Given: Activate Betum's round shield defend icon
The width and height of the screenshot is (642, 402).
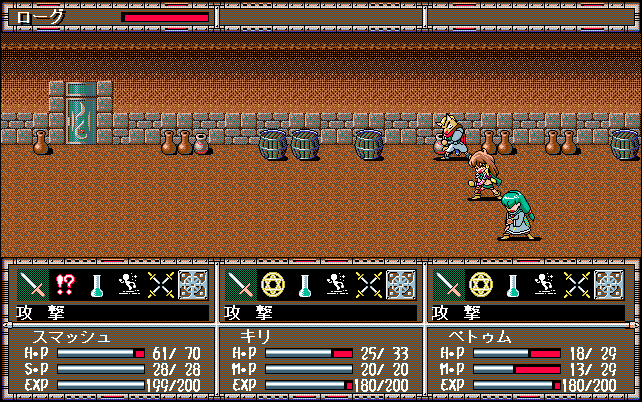Looking at the screenshot, I should coord(609,285).
